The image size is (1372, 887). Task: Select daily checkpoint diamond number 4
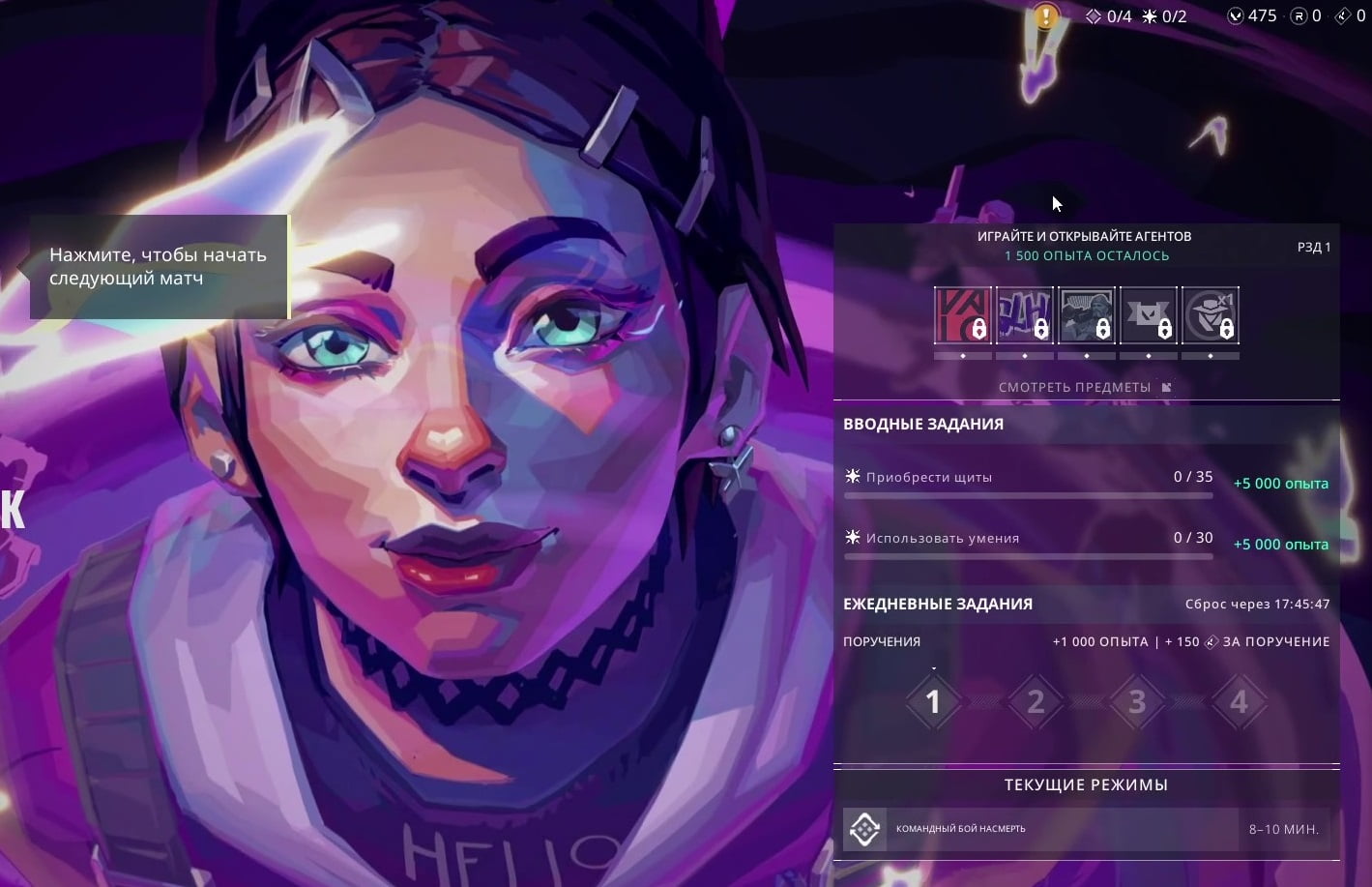click(1239, 701)
